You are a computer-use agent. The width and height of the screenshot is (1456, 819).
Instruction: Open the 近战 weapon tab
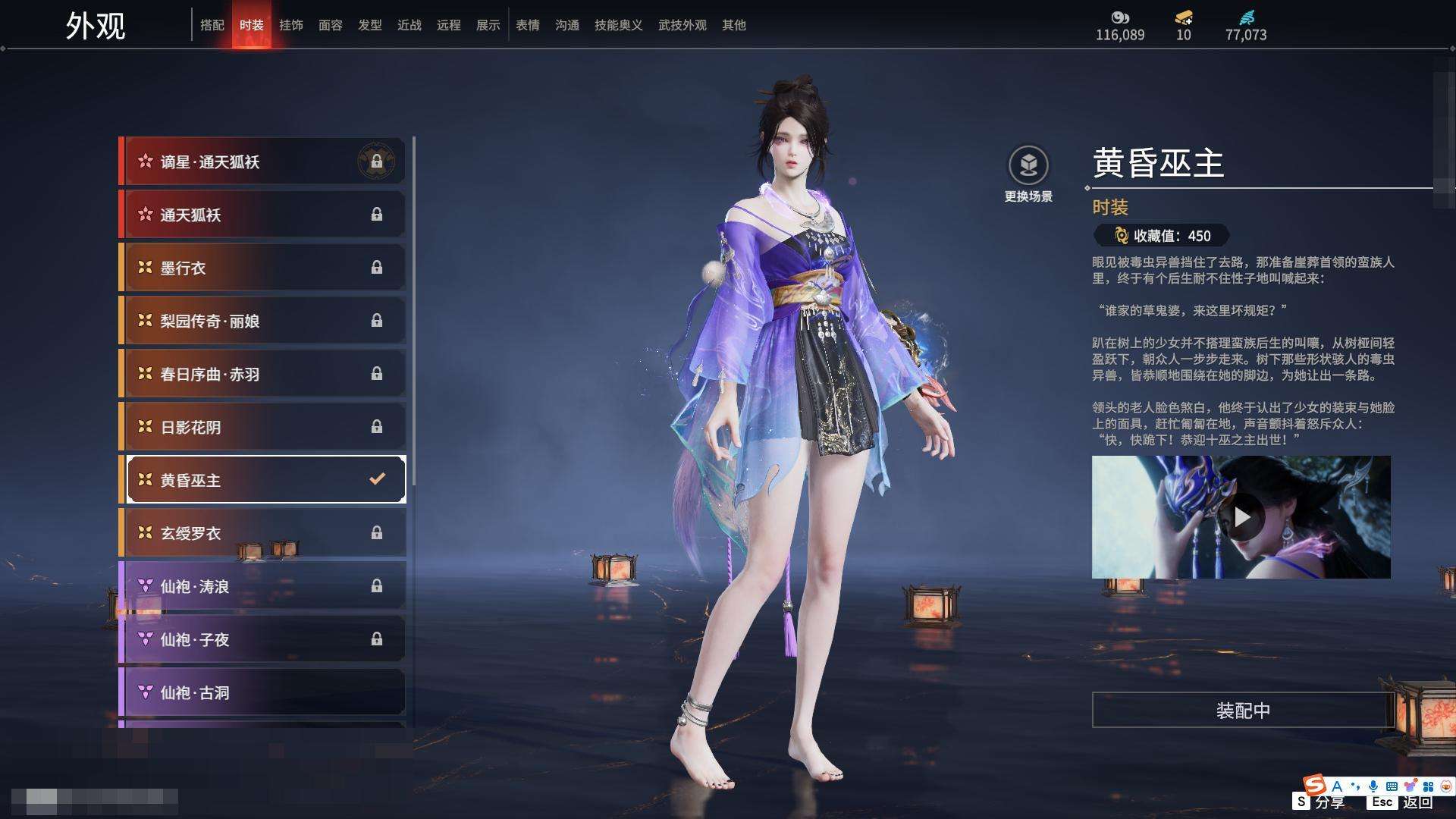(x=409, y=25)
